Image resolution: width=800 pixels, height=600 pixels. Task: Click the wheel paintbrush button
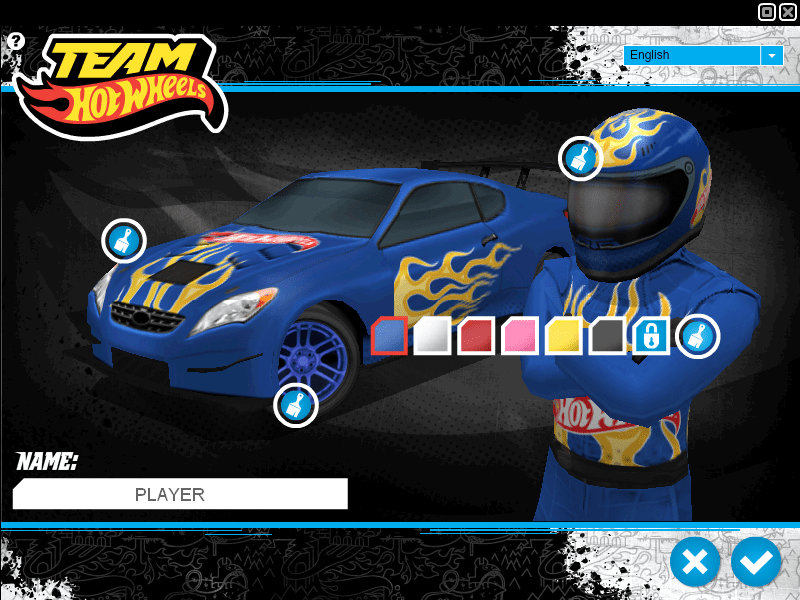point(296,405)
